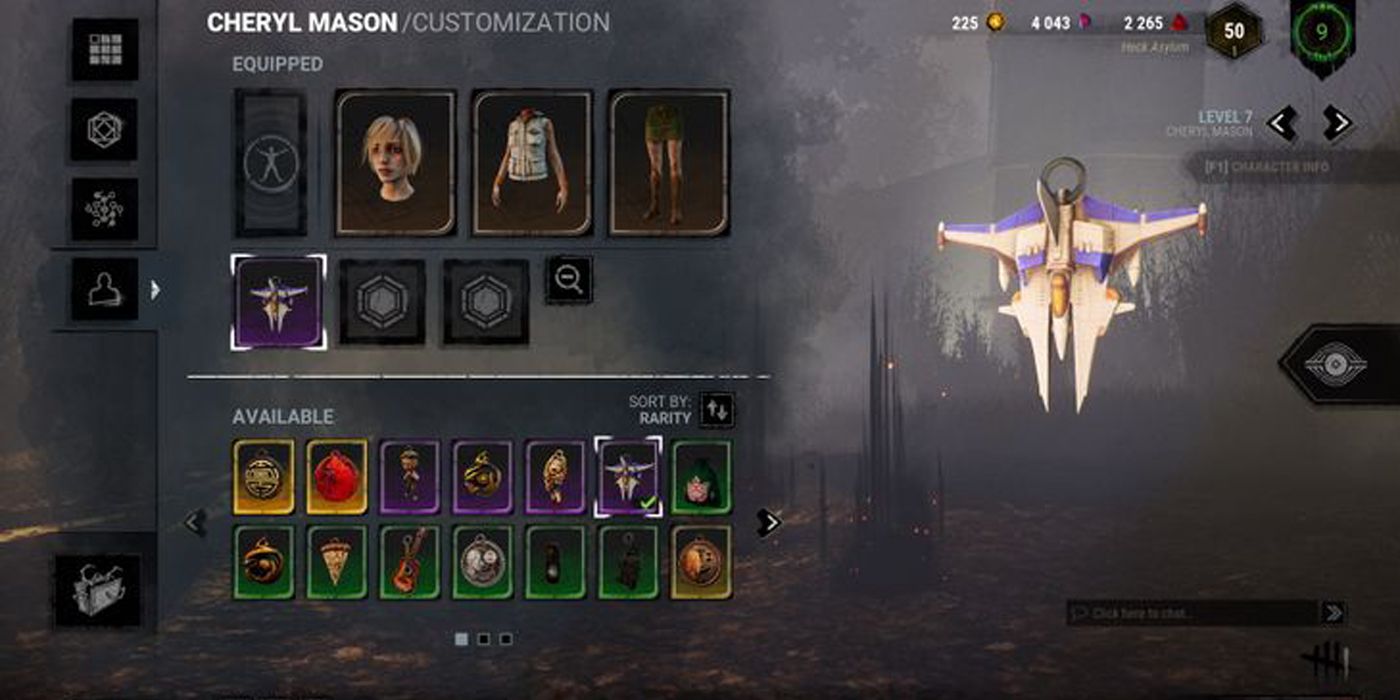This screenshot has height=700, width=1400.
Task: Switch to the previous character arrow
Action: pos(1282,123)
